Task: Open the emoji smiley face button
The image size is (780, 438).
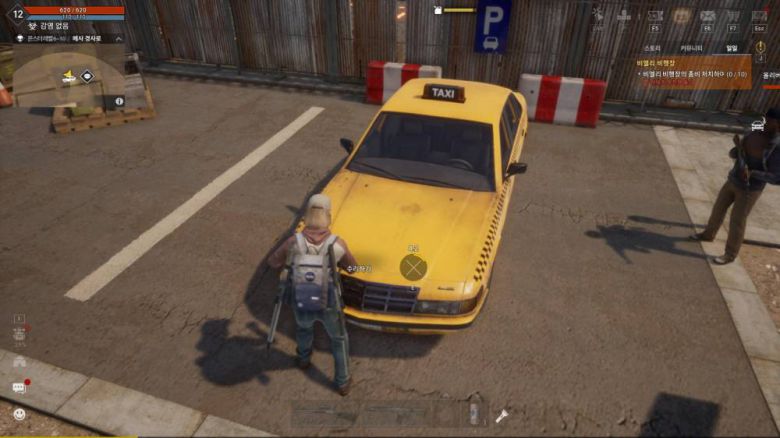Action: pyautogui.click(x=19, y=413)
